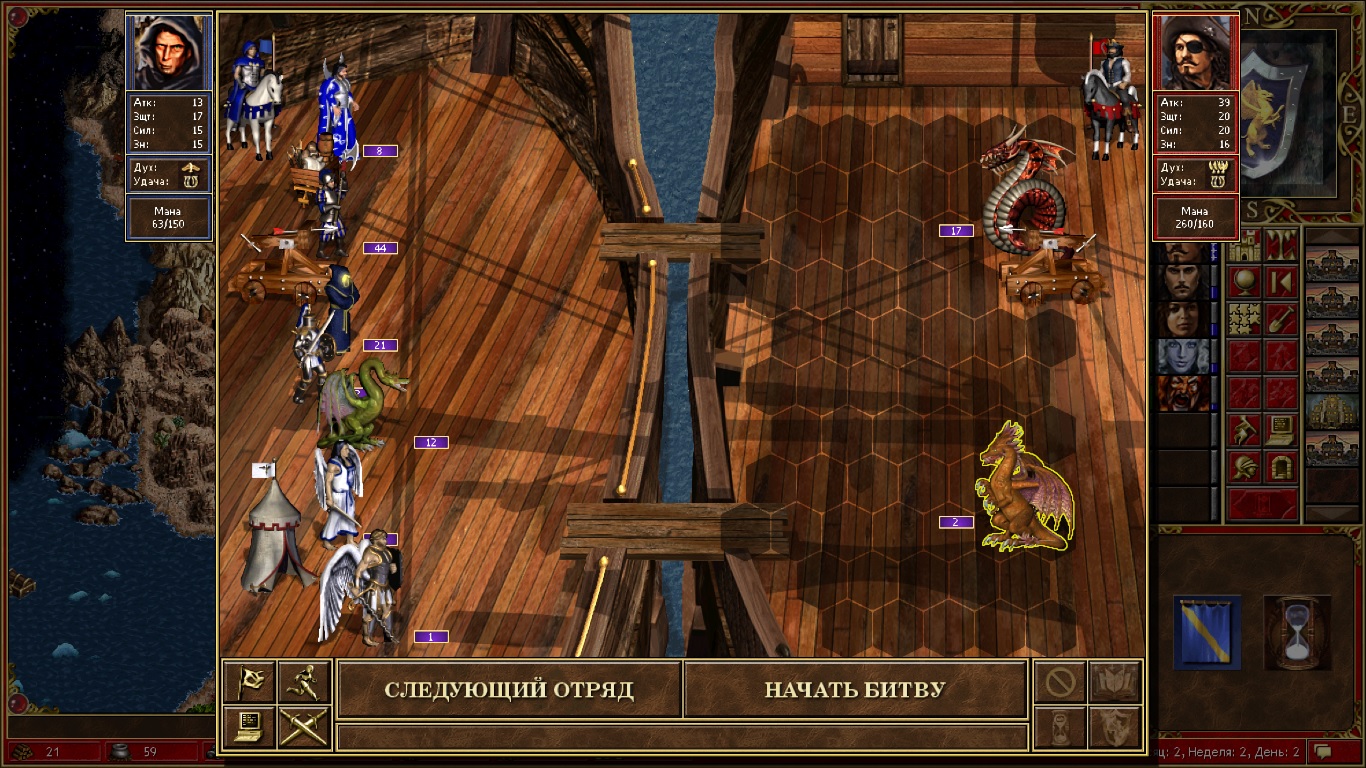
Task: Open the greyed spell book button
Action: click(x=1115, y=682)
